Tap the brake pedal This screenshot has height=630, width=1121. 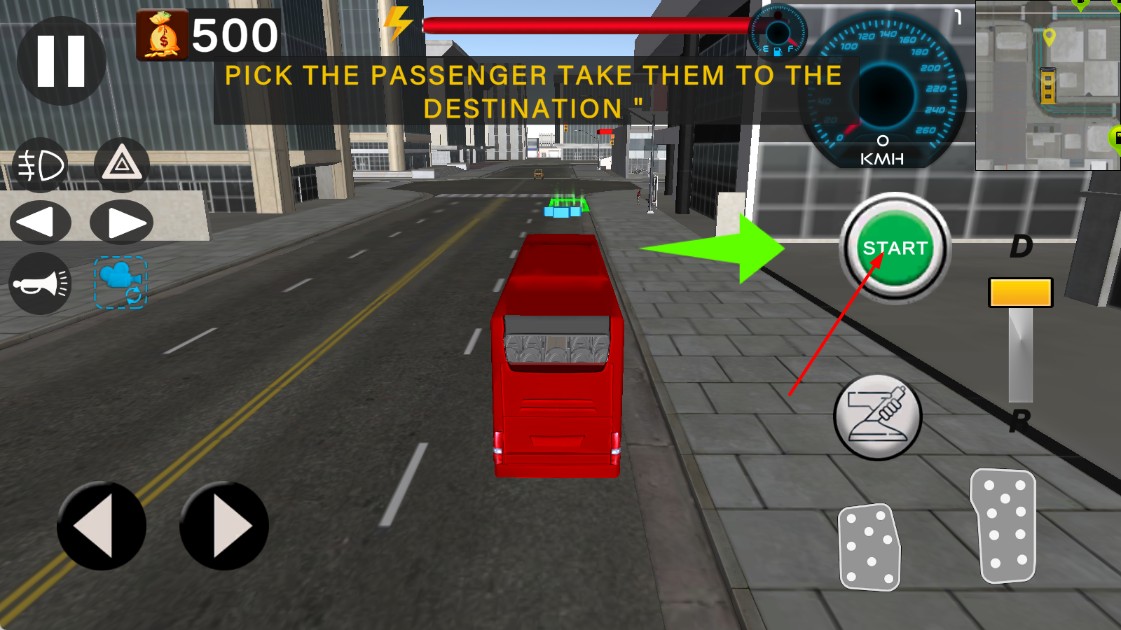(868, 546)
